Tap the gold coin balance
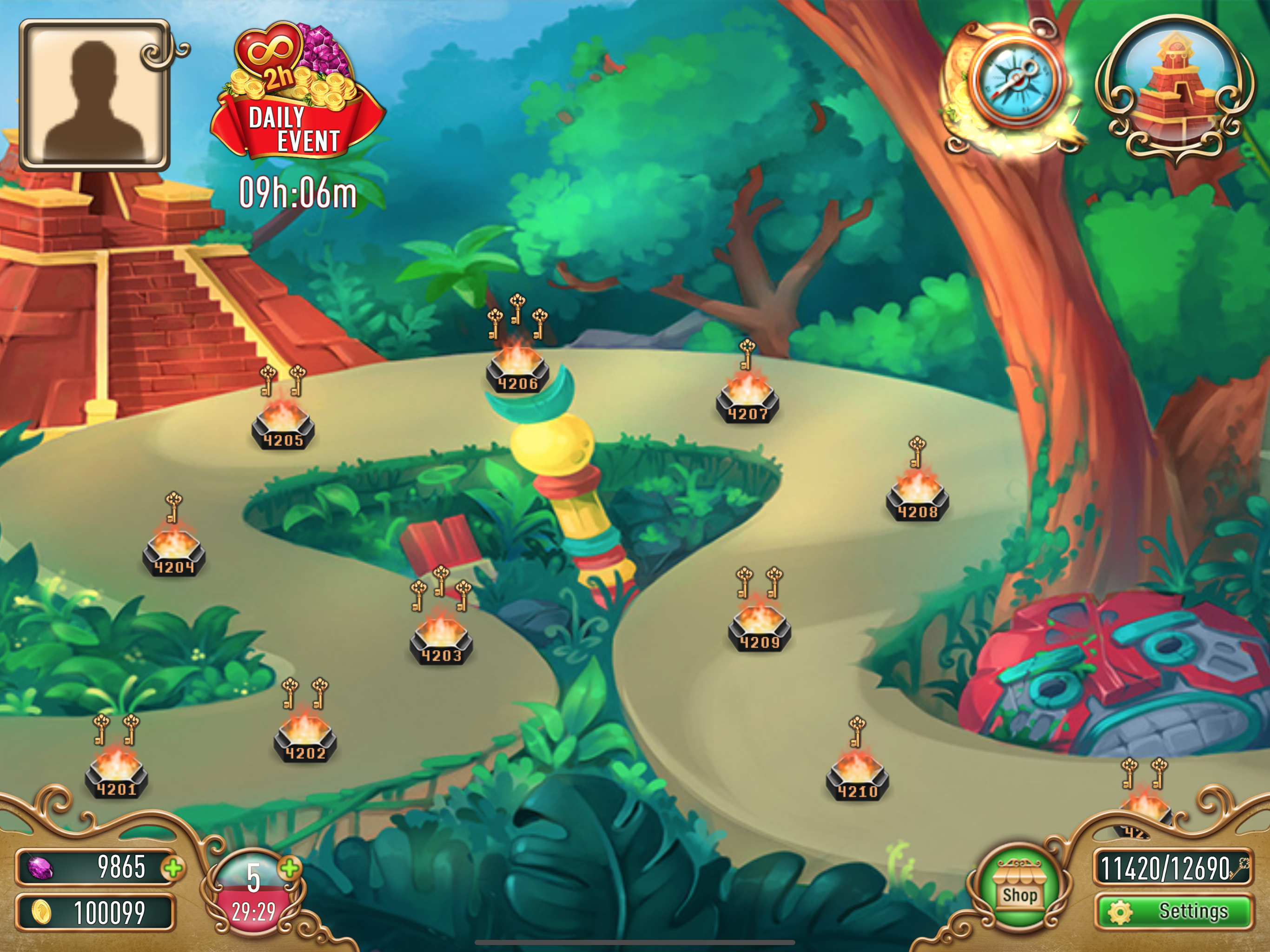This screenshot has height=952, width=1270. 95,912
